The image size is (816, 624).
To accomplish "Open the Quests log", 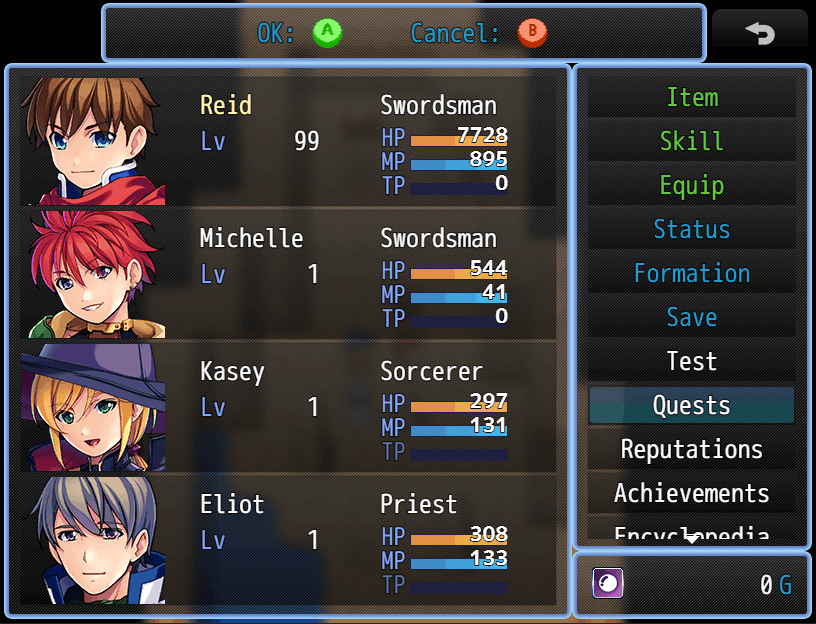I will point(691,406).
